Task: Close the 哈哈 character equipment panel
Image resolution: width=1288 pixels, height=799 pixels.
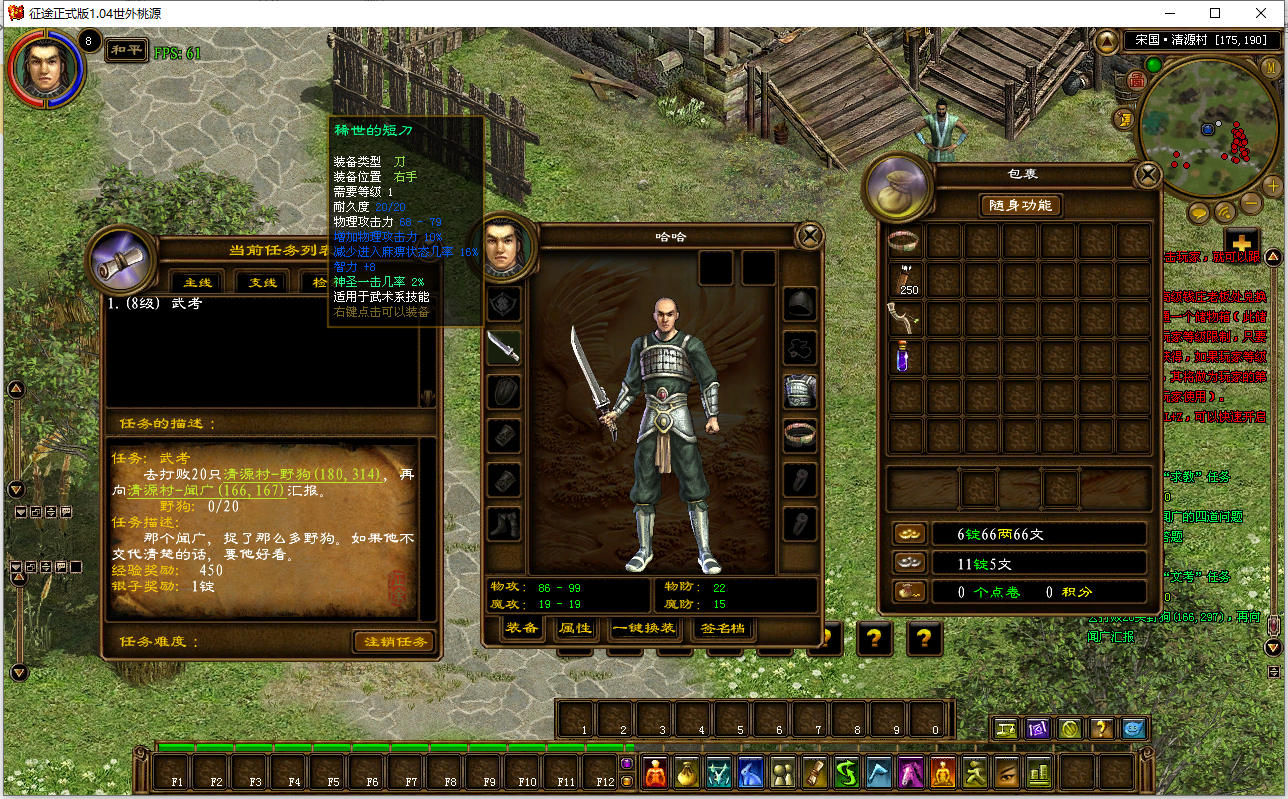Action: (809, 236)
